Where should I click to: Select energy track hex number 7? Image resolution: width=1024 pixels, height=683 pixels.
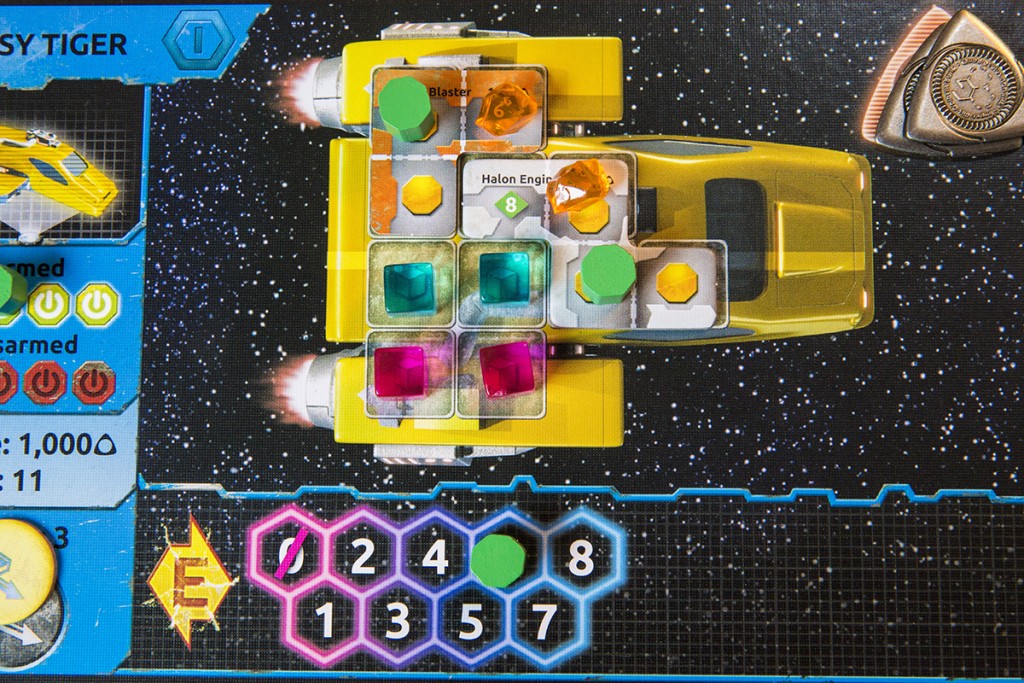pyautogui.click(x=544, y=621)
